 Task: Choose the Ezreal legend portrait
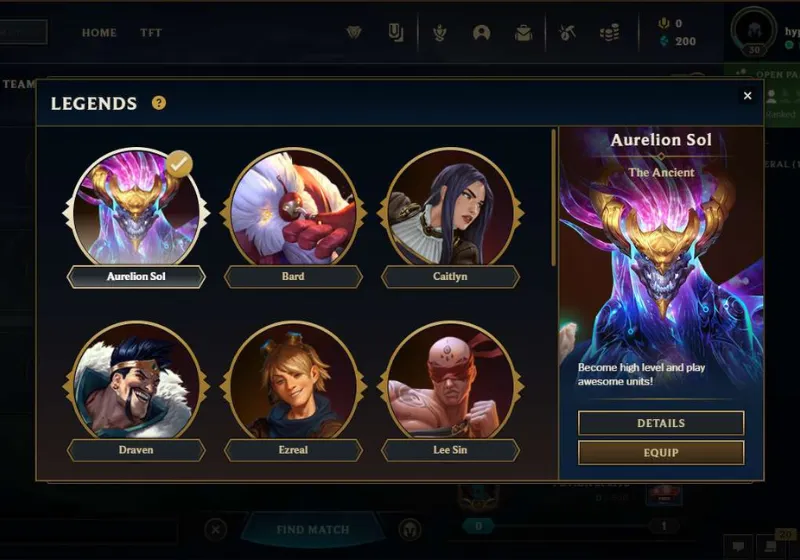pyautogui.click(x=293, y=381)
